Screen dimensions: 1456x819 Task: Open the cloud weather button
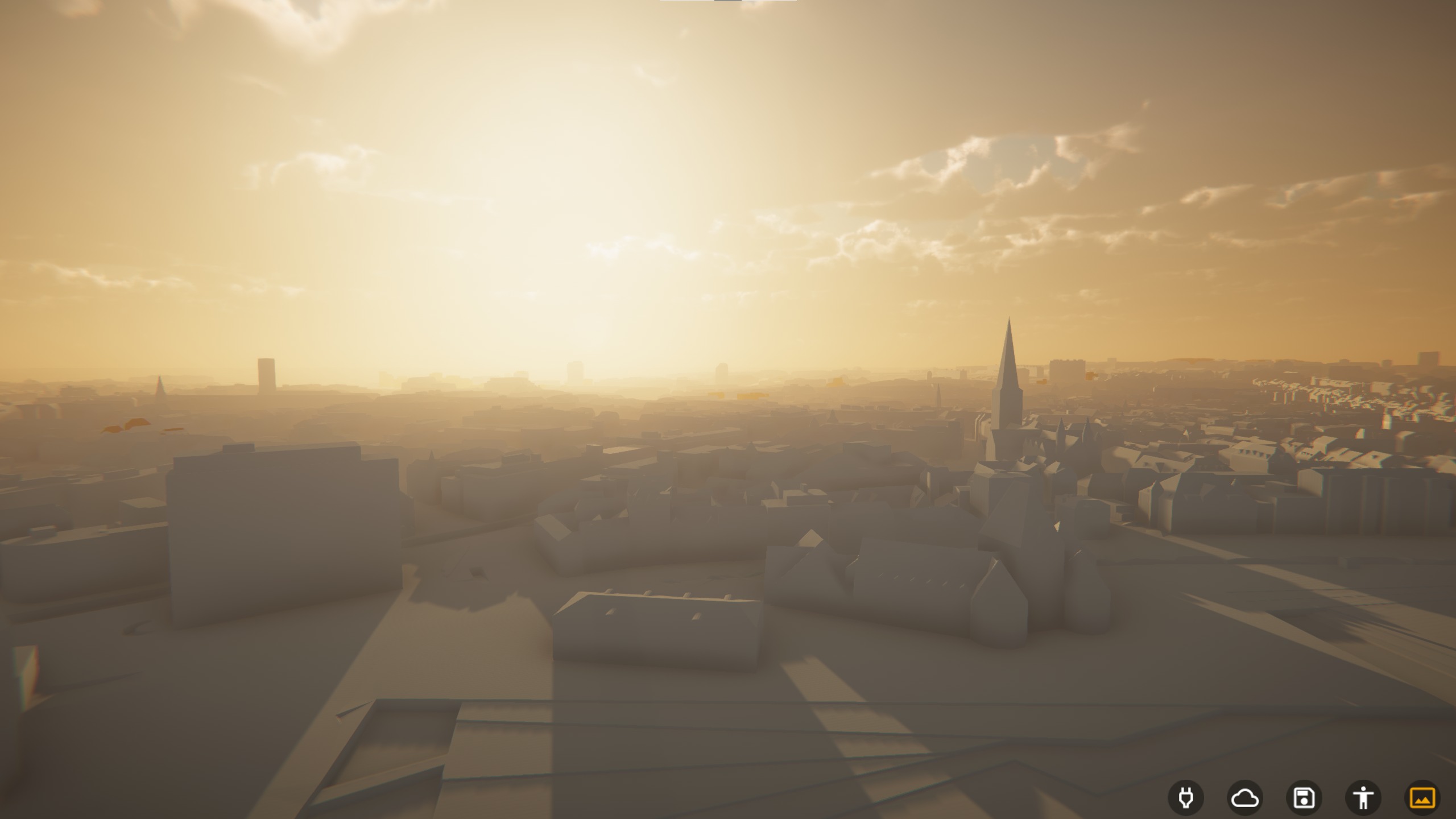[x=1245, y=798]
